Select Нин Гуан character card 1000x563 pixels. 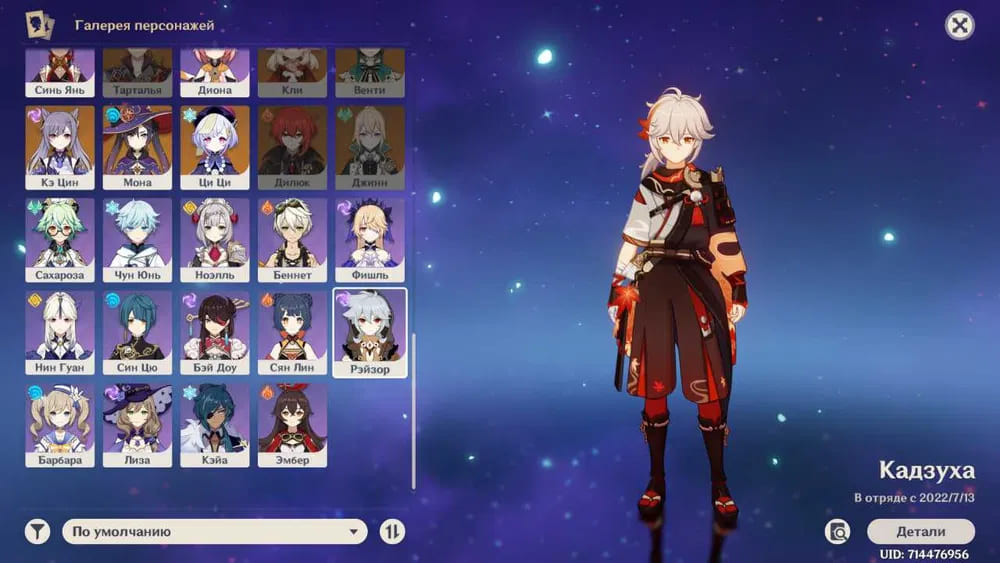(x=60, y=332)
